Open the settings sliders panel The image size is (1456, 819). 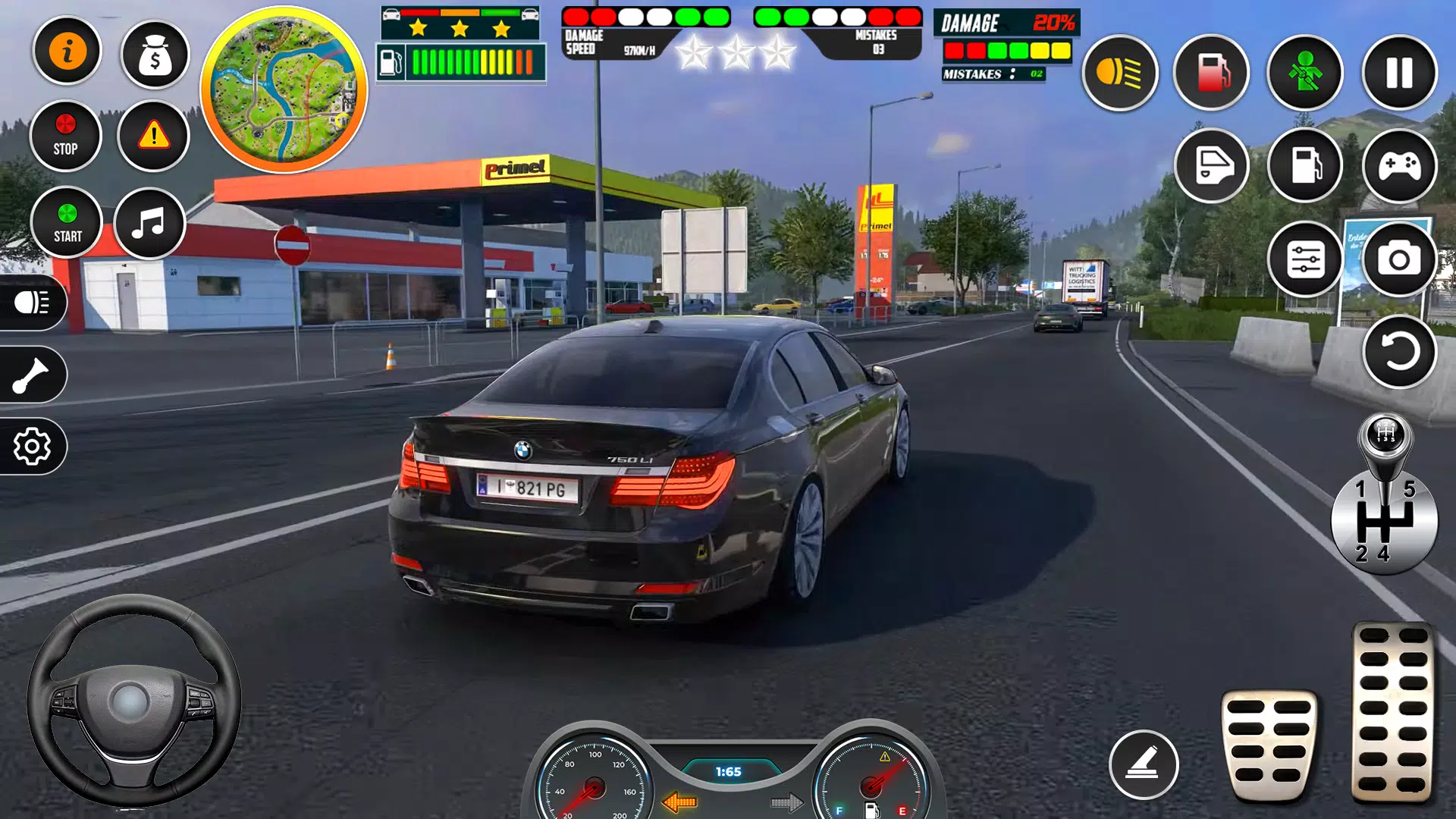coord(1304,260)
